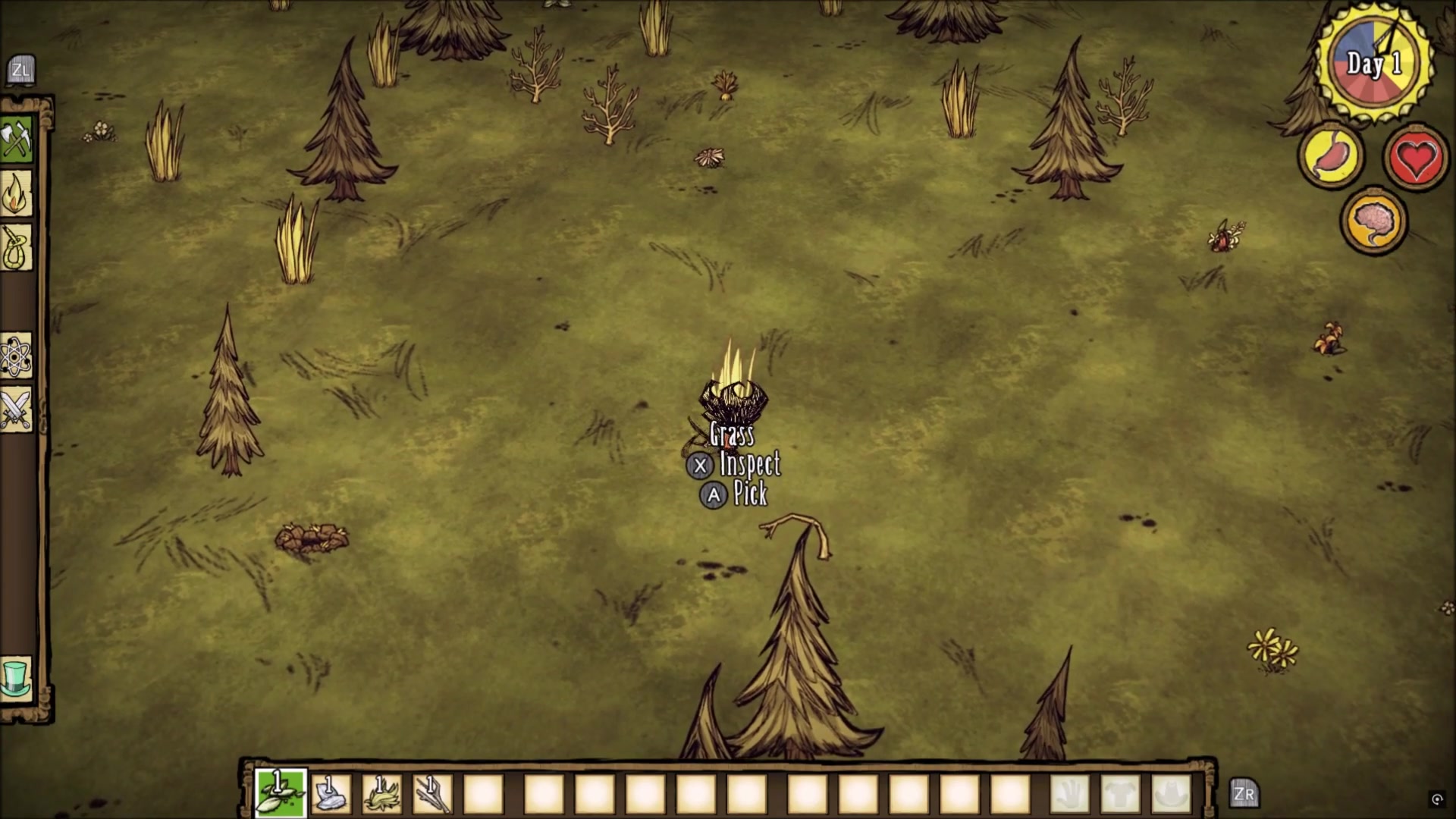The height and width of the screenshot is (819, 1456).
Task: Select the highlighted leafy item slot
Action: click(281, 793)
